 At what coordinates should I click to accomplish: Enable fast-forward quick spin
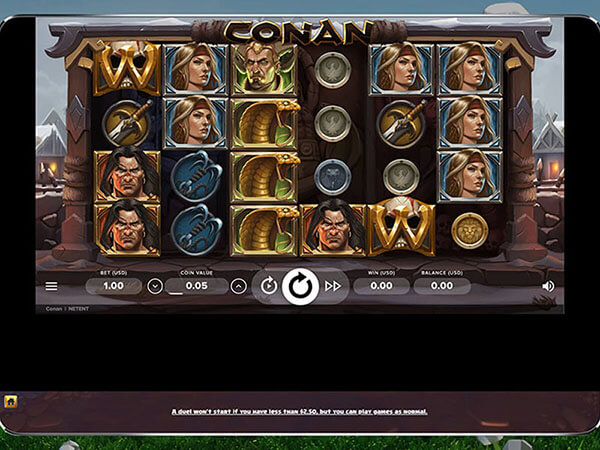click(333, 286)
